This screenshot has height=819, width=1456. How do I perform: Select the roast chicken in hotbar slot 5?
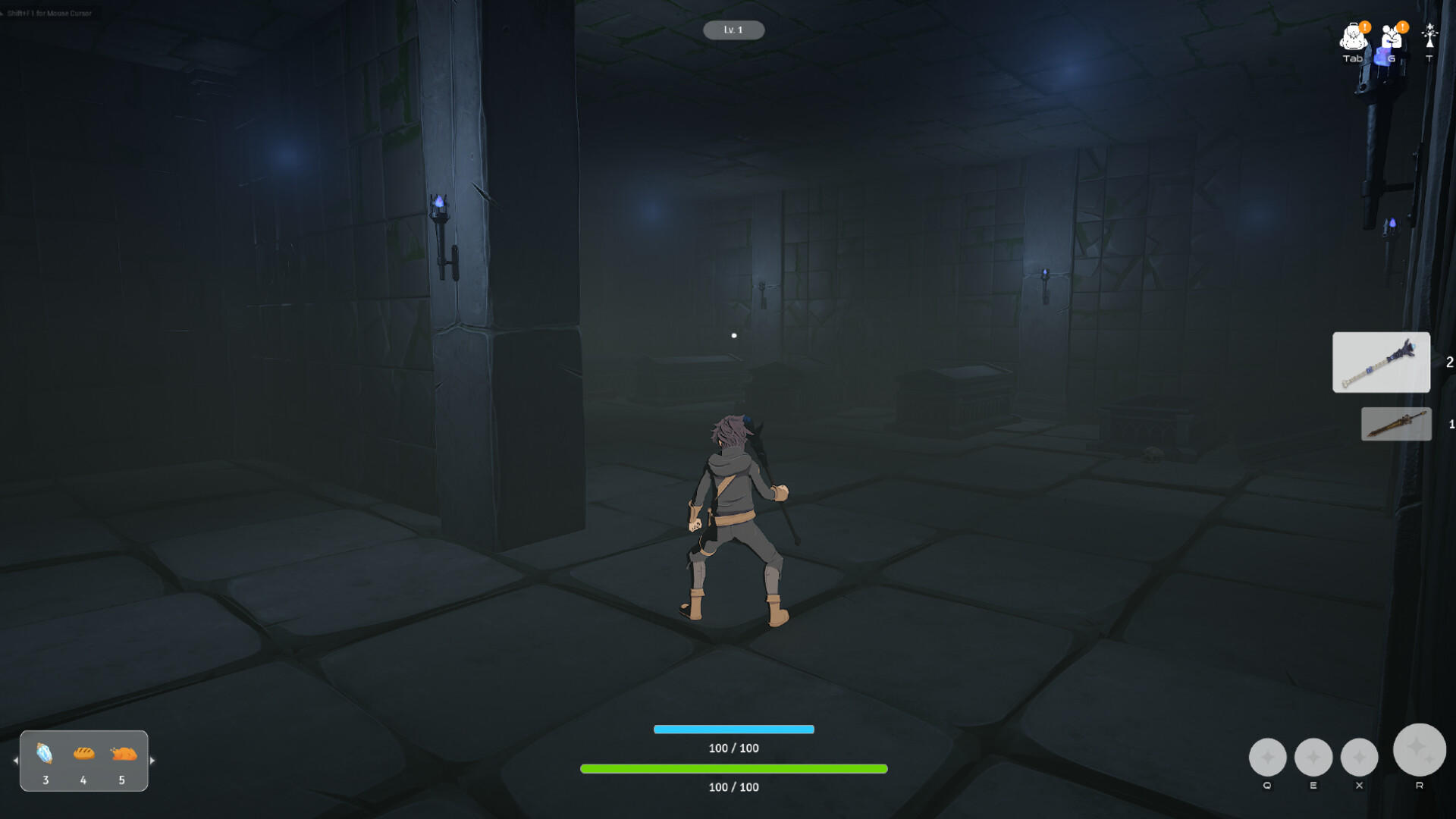tap(123, 754)
